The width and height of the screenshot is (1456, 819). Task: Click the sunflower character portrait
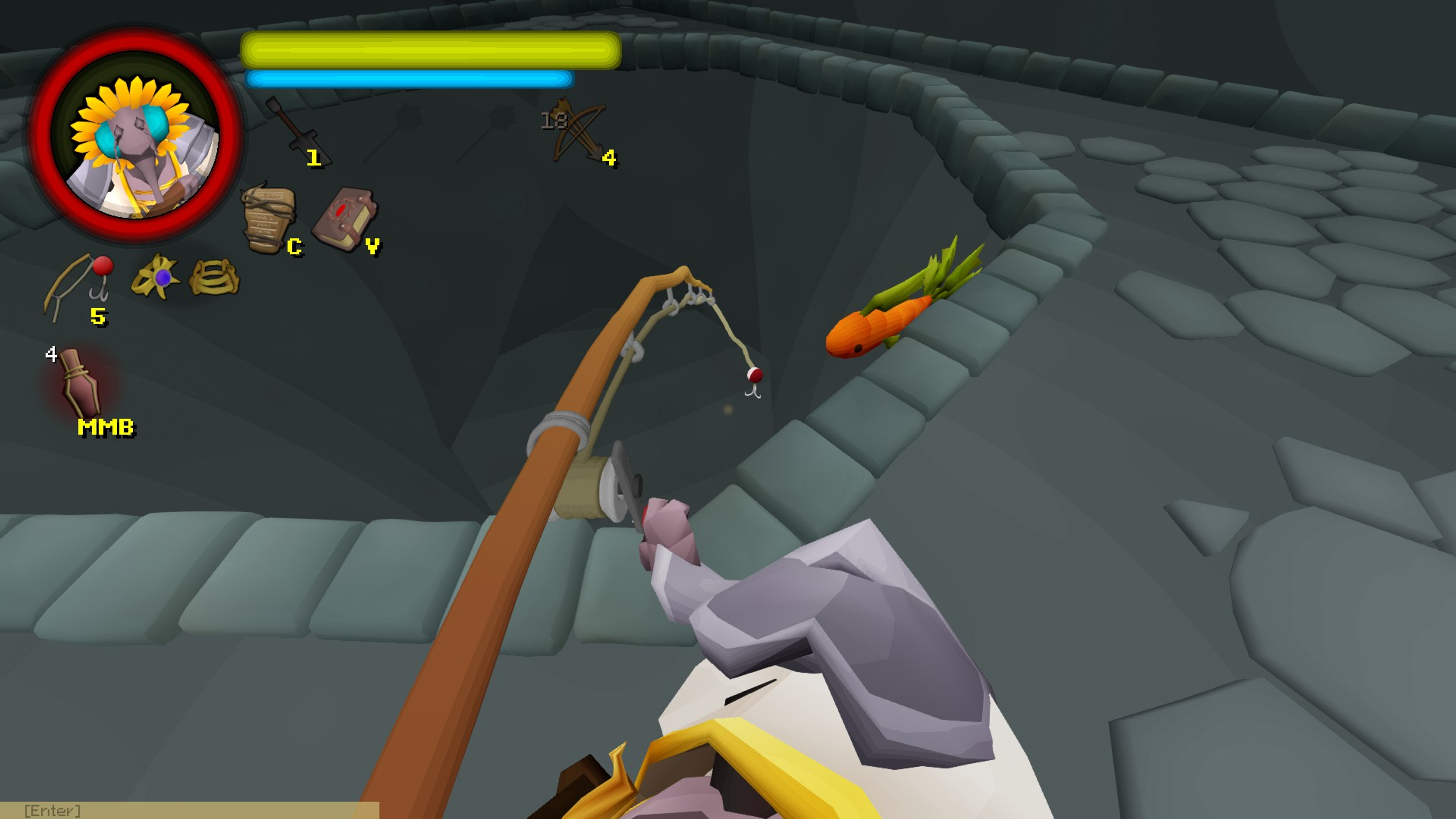coord(136,136)
